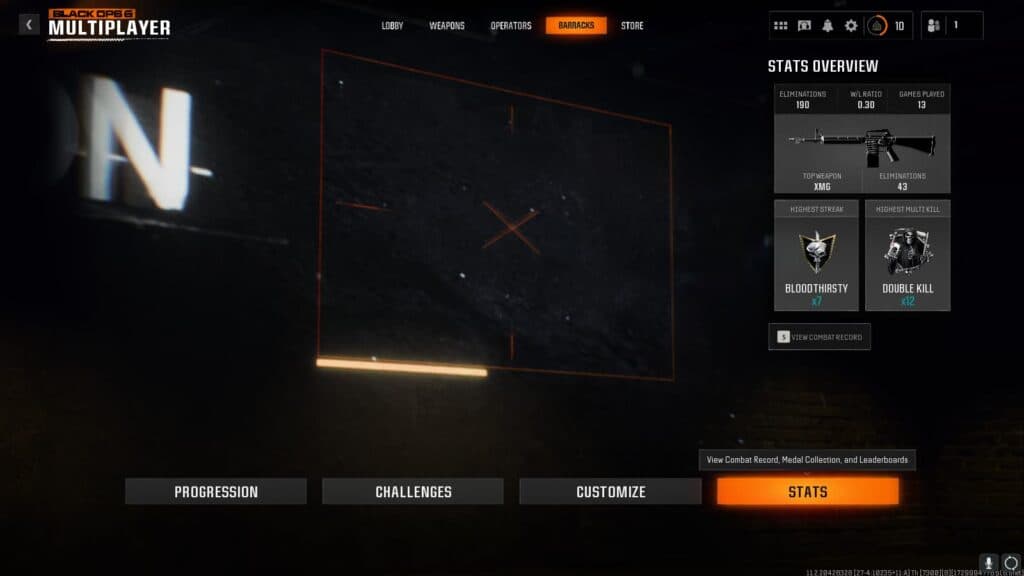Open the Progression menu

[216, 491]
